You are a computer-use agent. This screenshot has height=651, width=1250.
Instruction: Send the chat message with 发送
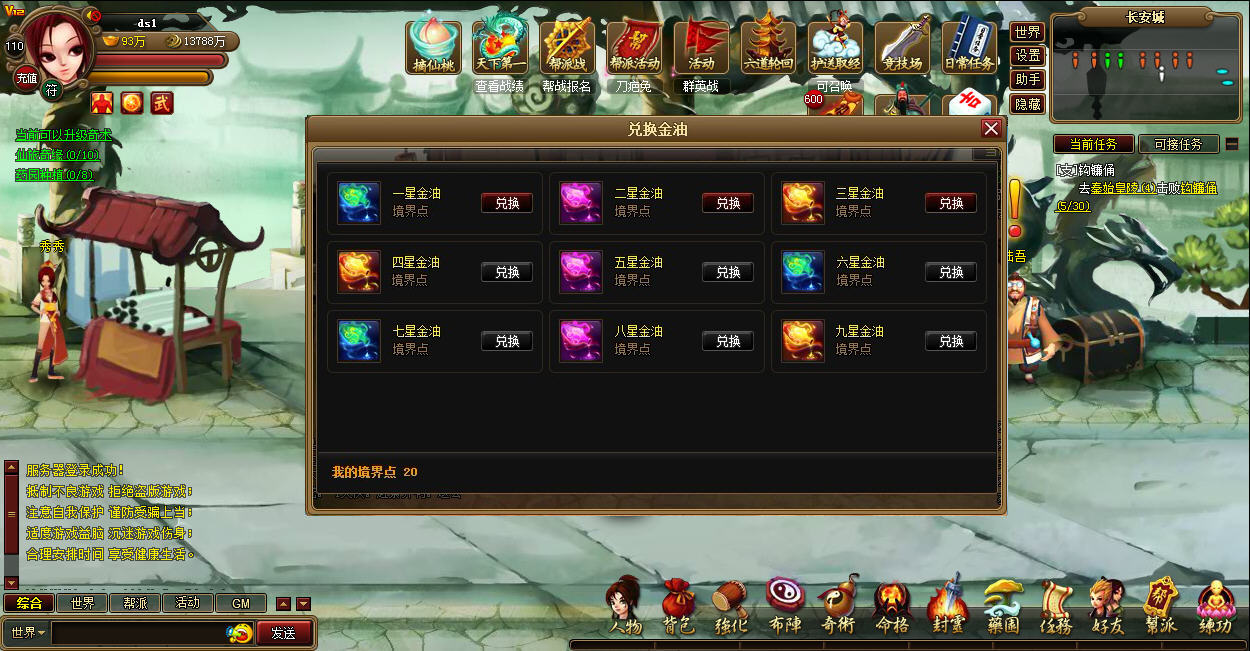click(283, 633)
